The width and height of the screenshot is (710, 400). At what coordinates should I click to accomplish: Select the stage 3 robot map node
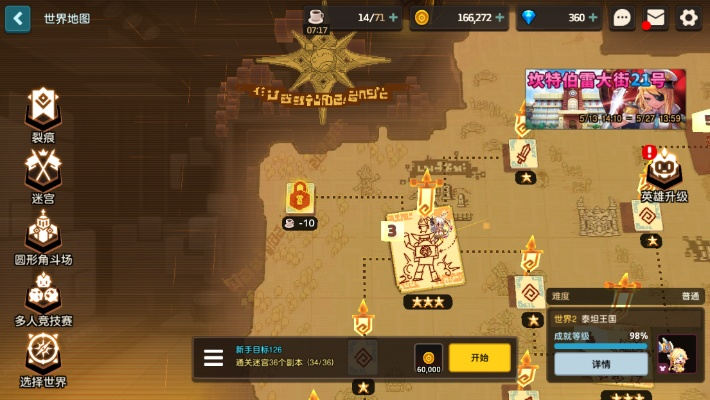tap(425, 250)
